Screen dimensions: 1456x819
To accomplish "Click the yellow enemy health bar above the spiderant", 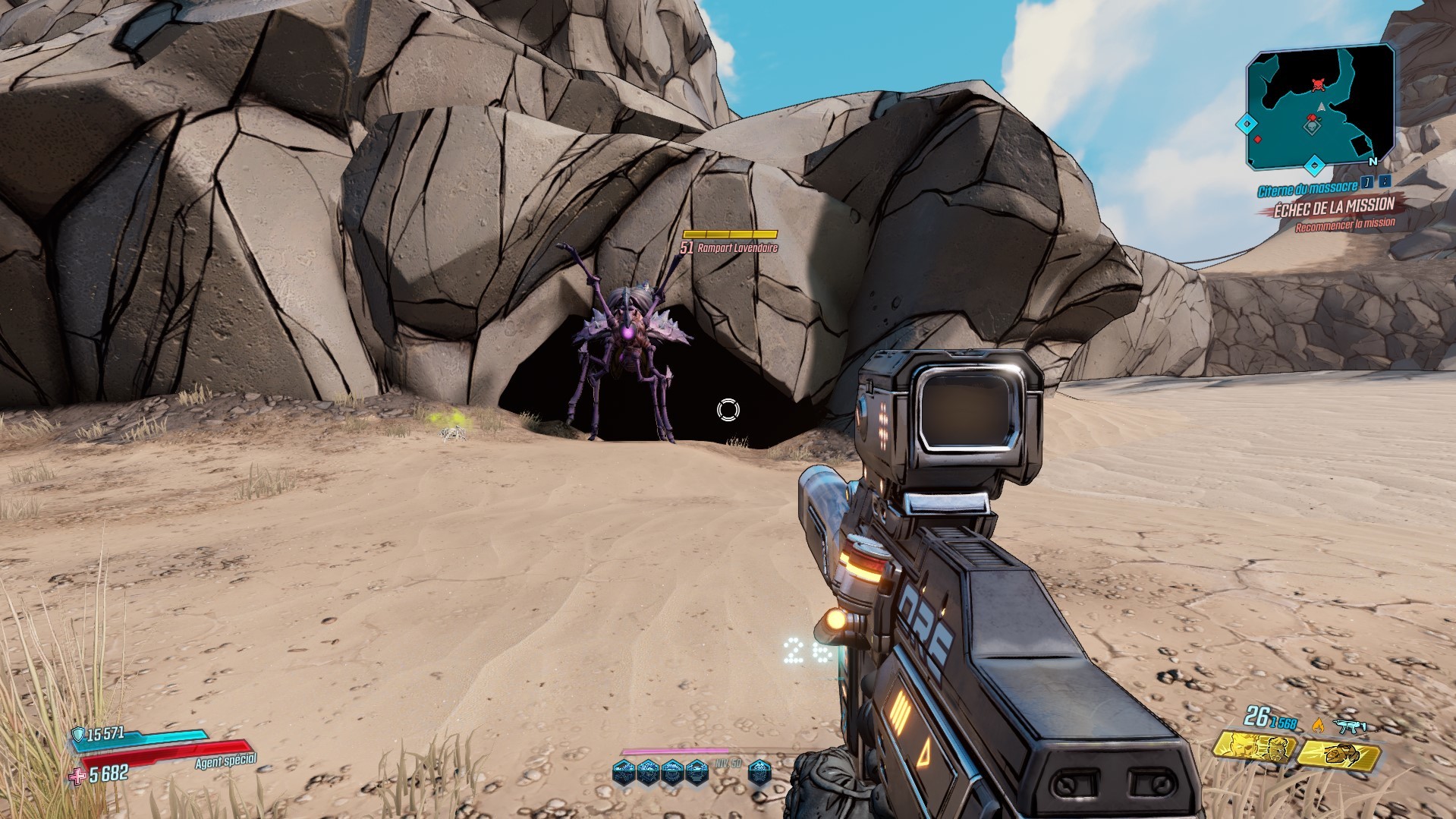I will [x=729, y=234].
